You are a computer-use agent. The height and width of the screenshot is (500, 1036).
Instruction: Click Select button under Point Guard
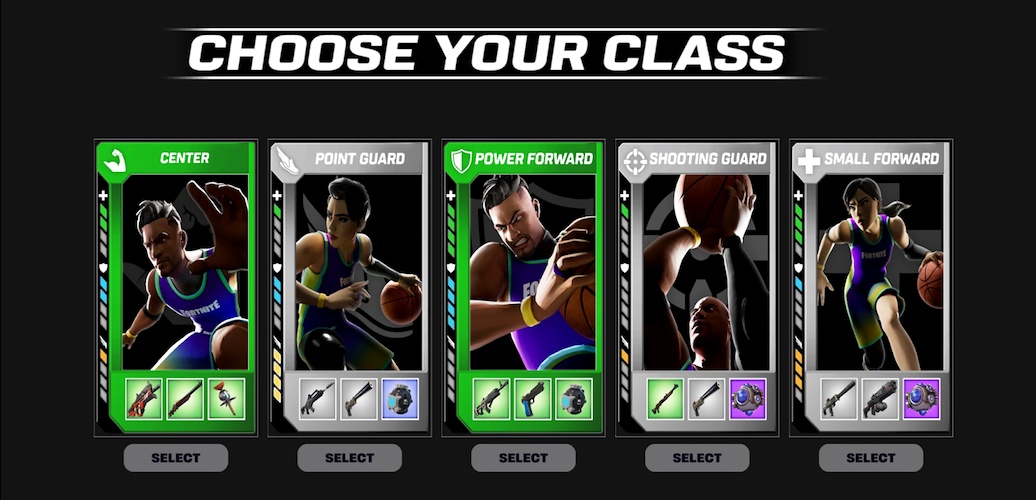tap(350, 458)
